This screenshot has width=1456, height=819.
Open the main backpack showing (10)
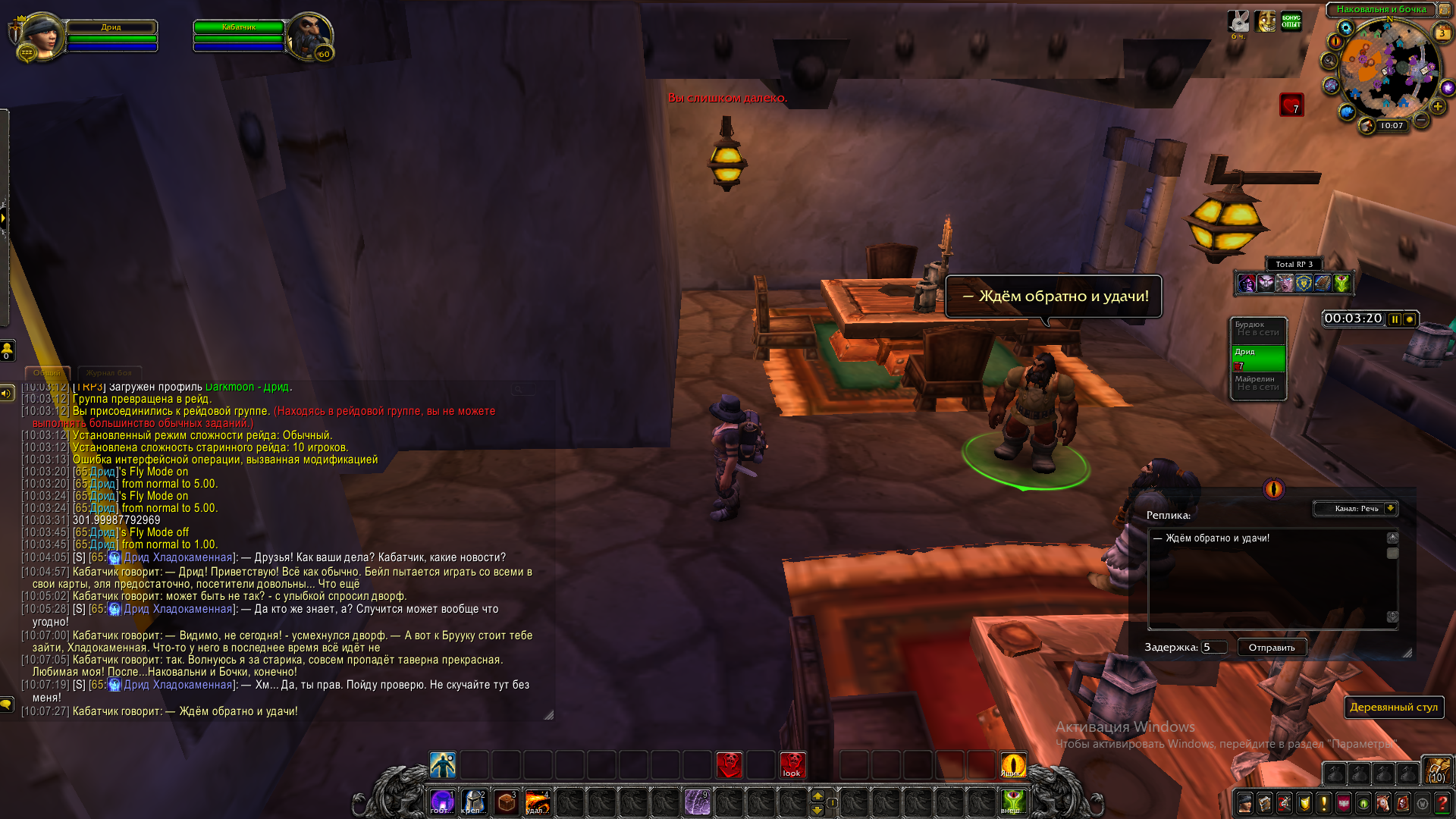point(1436,770)
